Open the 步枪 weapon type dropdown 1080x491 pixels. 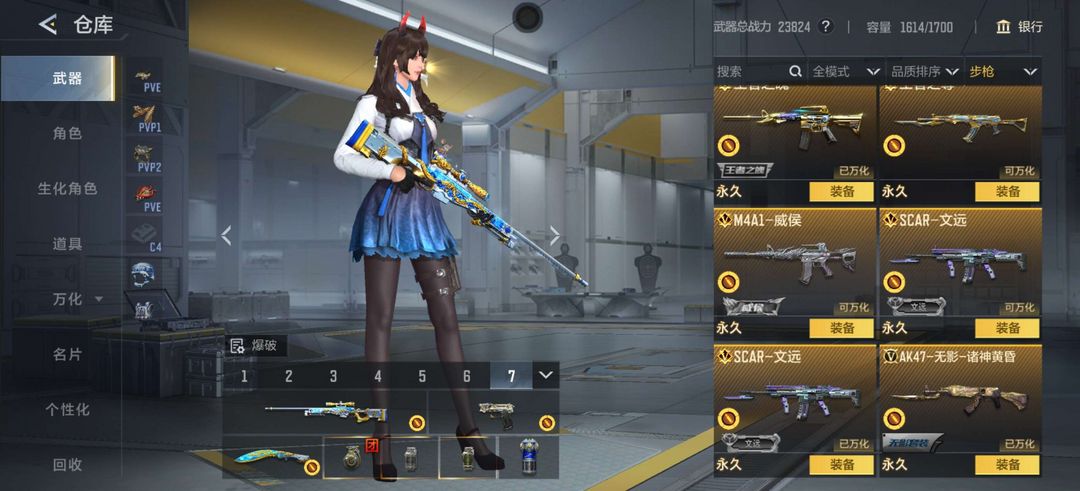1003,71
